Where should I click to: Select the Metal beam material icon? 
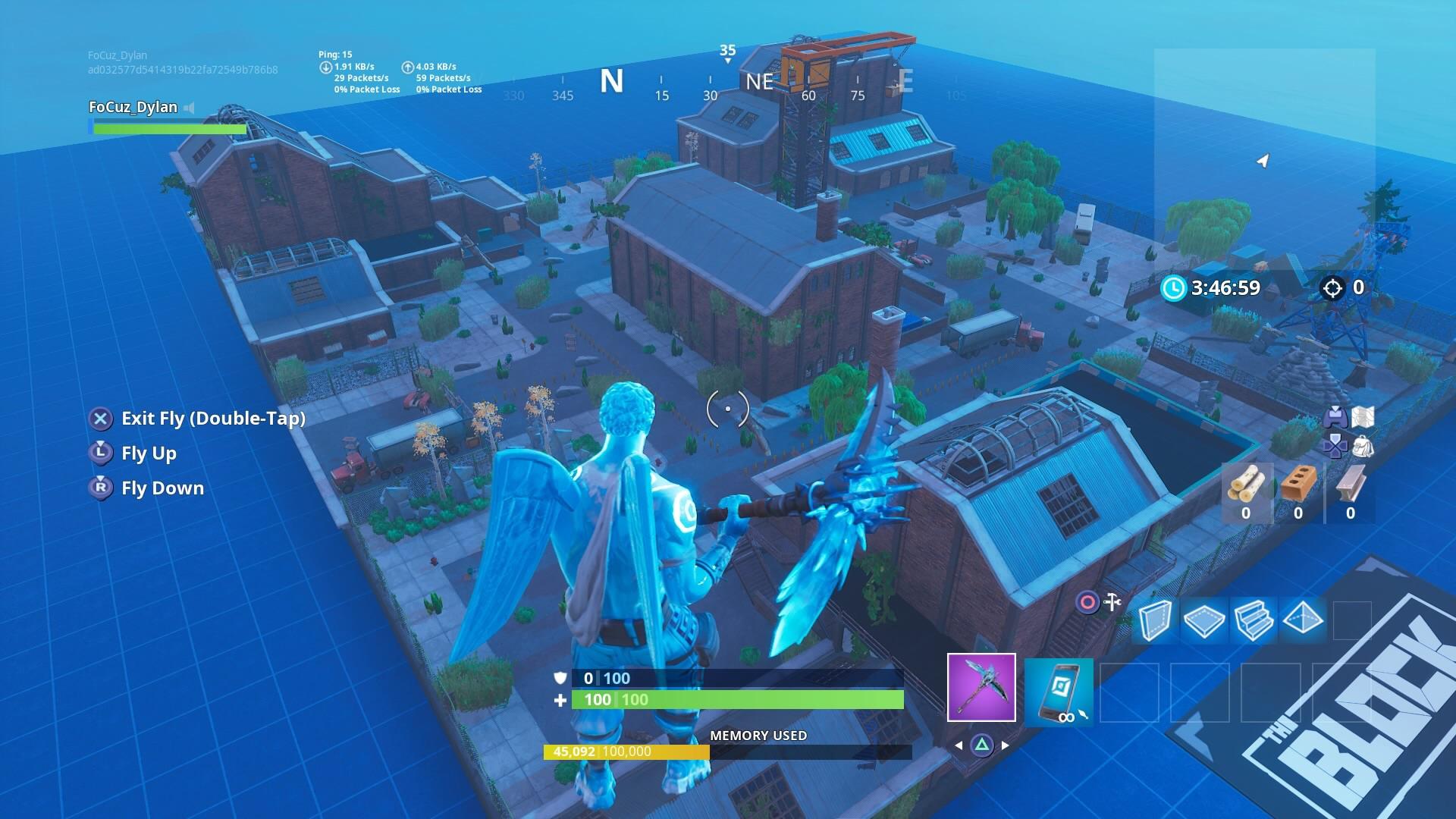pos(1349,485)
